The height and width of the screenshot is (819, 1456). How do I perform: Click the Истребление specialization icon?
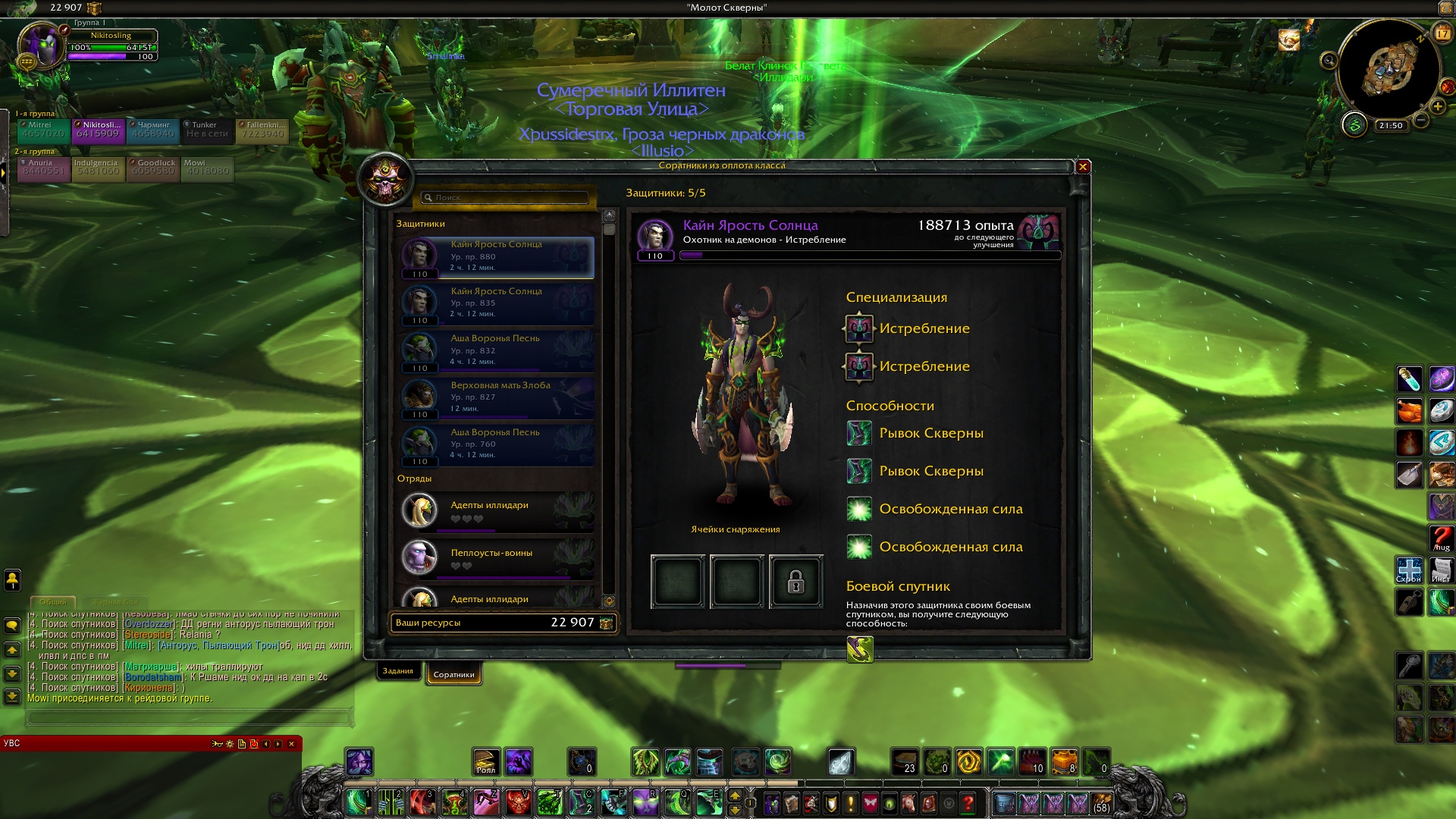pyautogui.click(x=859, y=328)
